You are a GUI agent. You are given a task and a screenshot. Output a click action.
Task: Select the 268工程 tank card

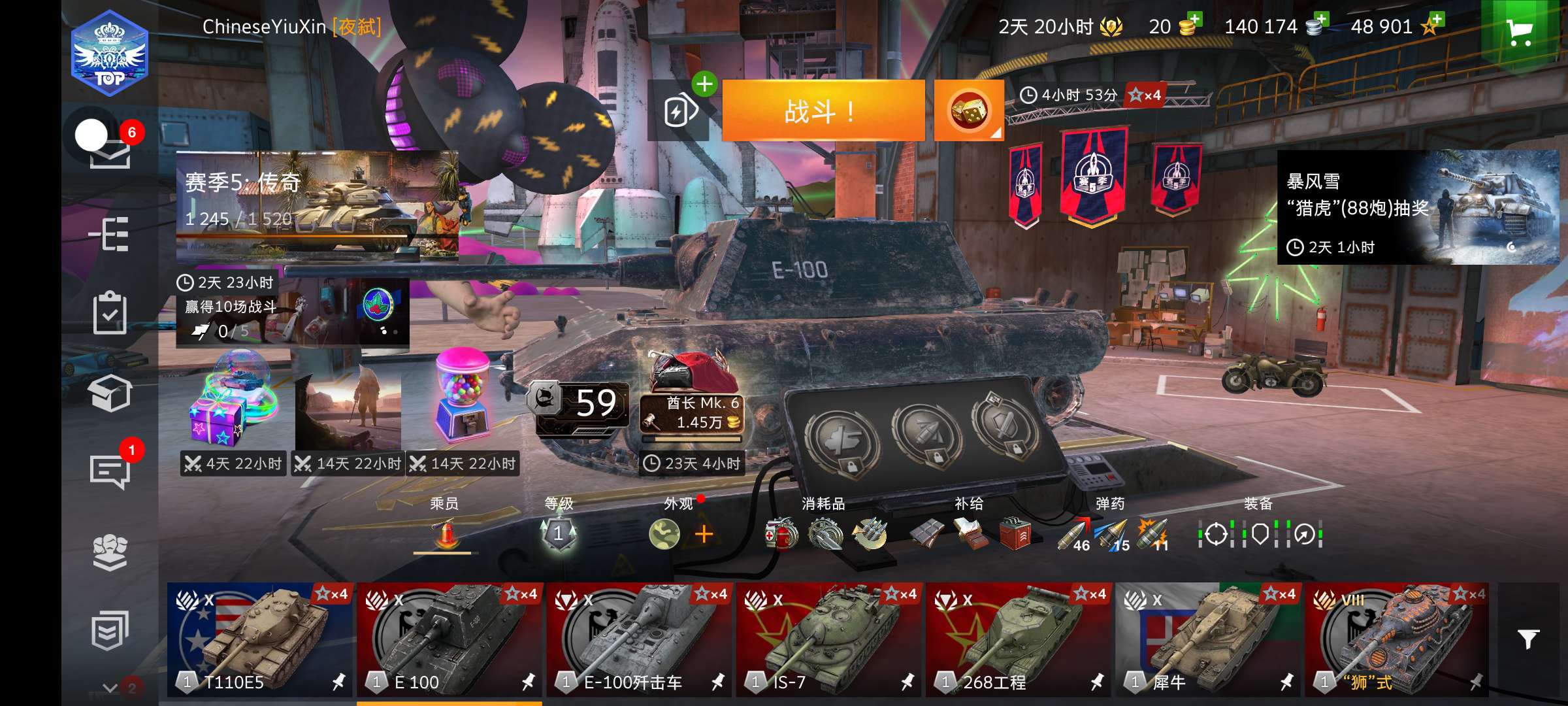(1018, 639)
